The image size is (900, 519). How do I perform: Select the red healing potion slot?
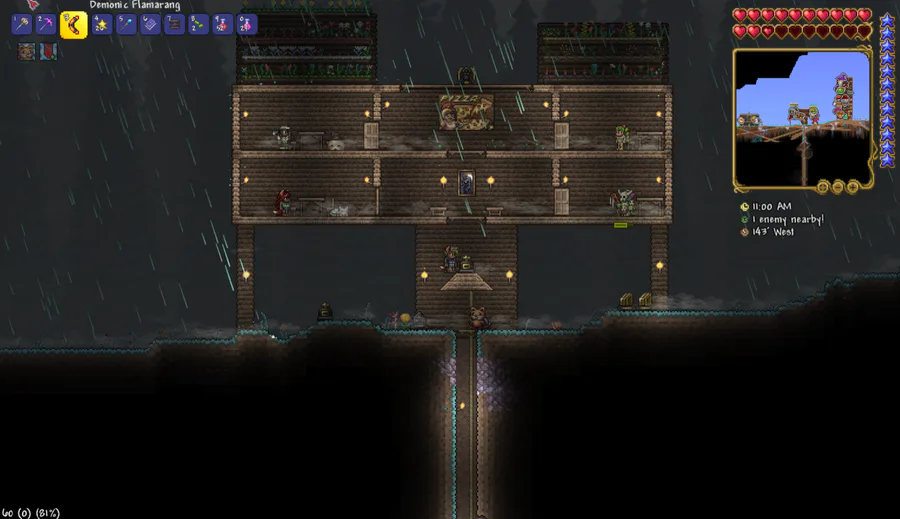pyautogui.click(x=222, y=25)
